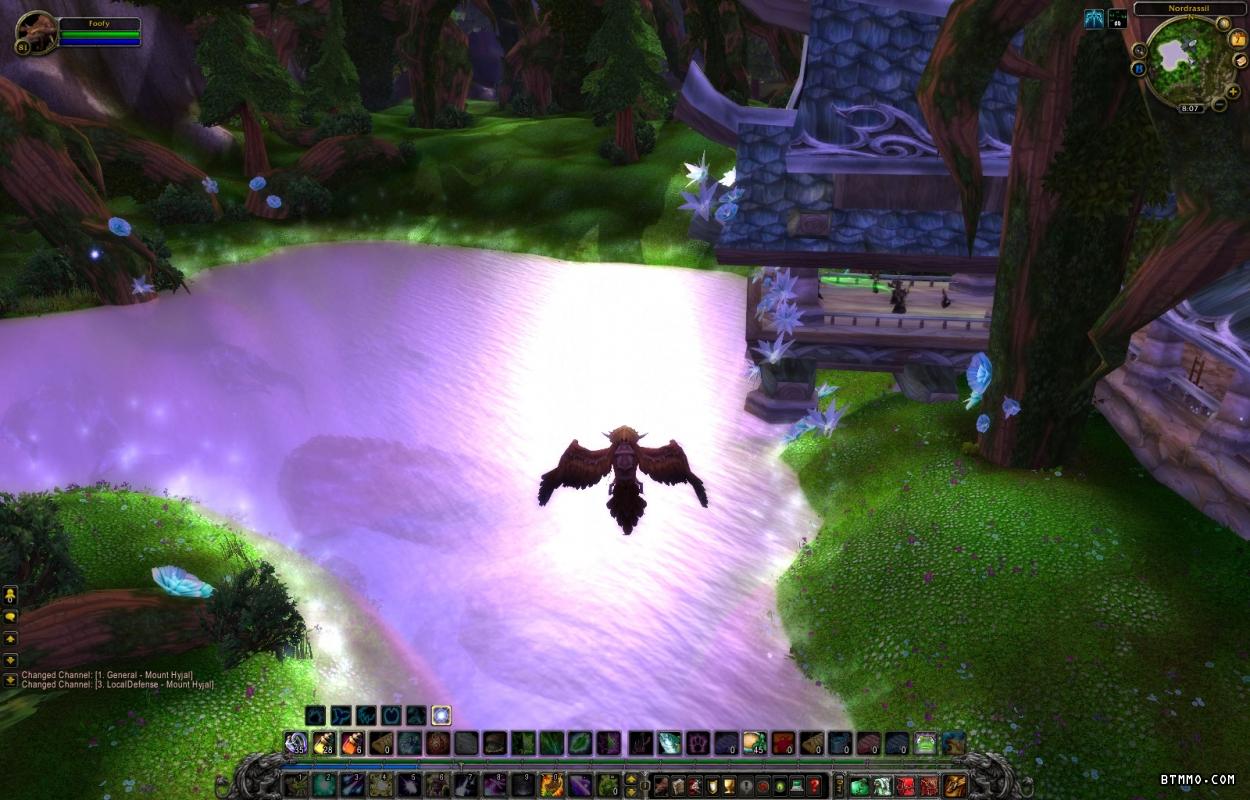This screenshot has height=800, width=1250.
Task: Zoom in the minimap with plus button
Action: click(1234, 90)
